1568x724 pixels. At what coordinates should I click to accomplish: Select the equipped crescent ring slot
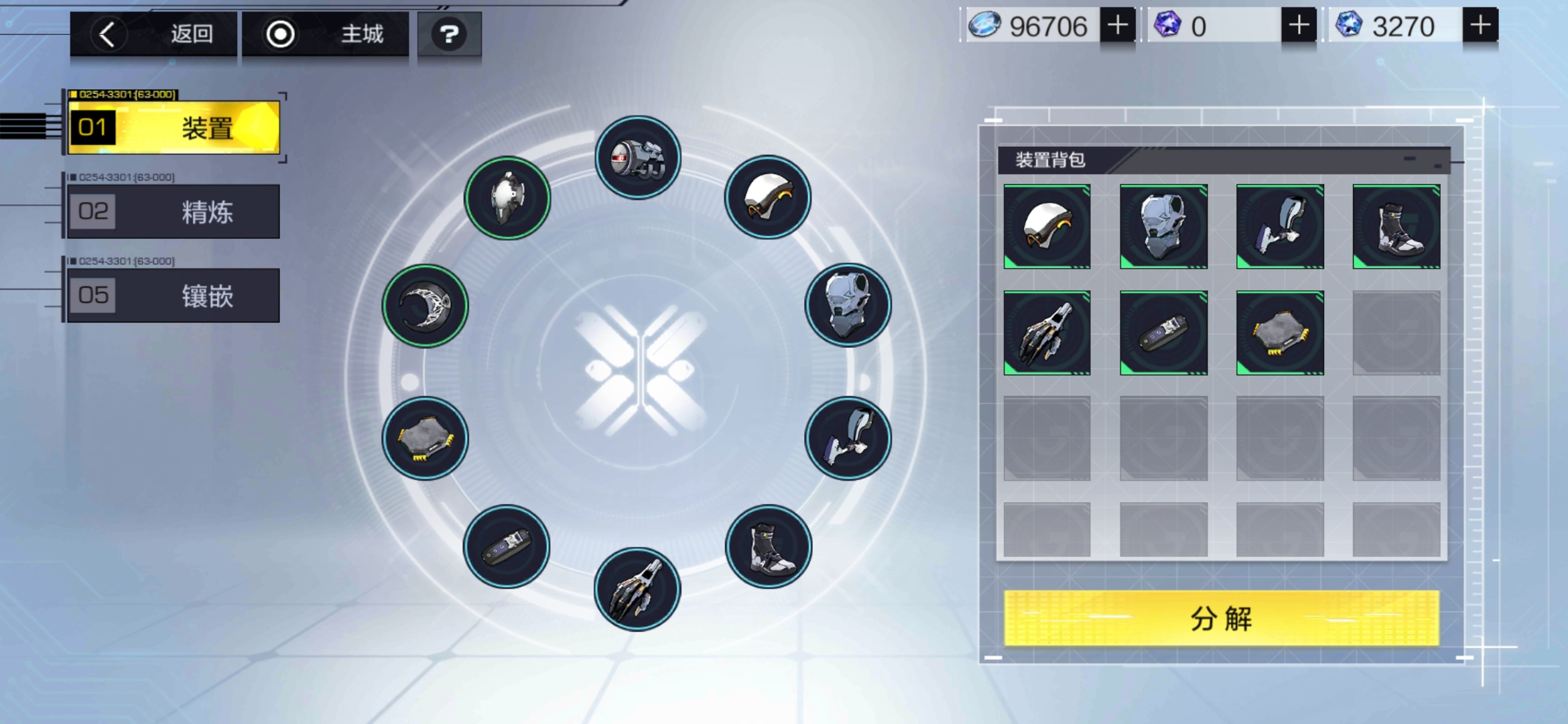coord(425,306)
